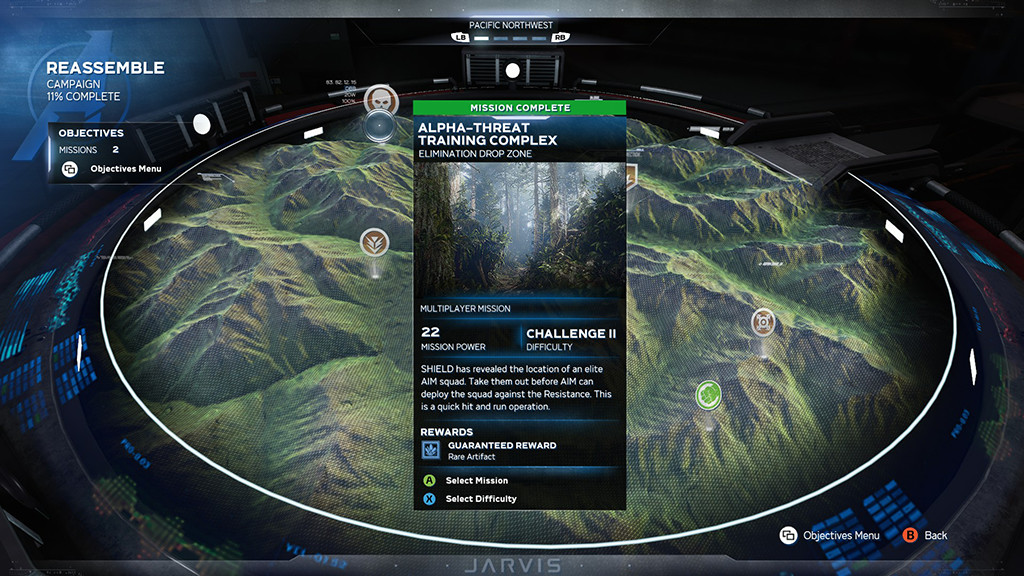This screenshot has width=1024, height=576.
Task: Select the brown vault mission marker
Action: (764, 322)
